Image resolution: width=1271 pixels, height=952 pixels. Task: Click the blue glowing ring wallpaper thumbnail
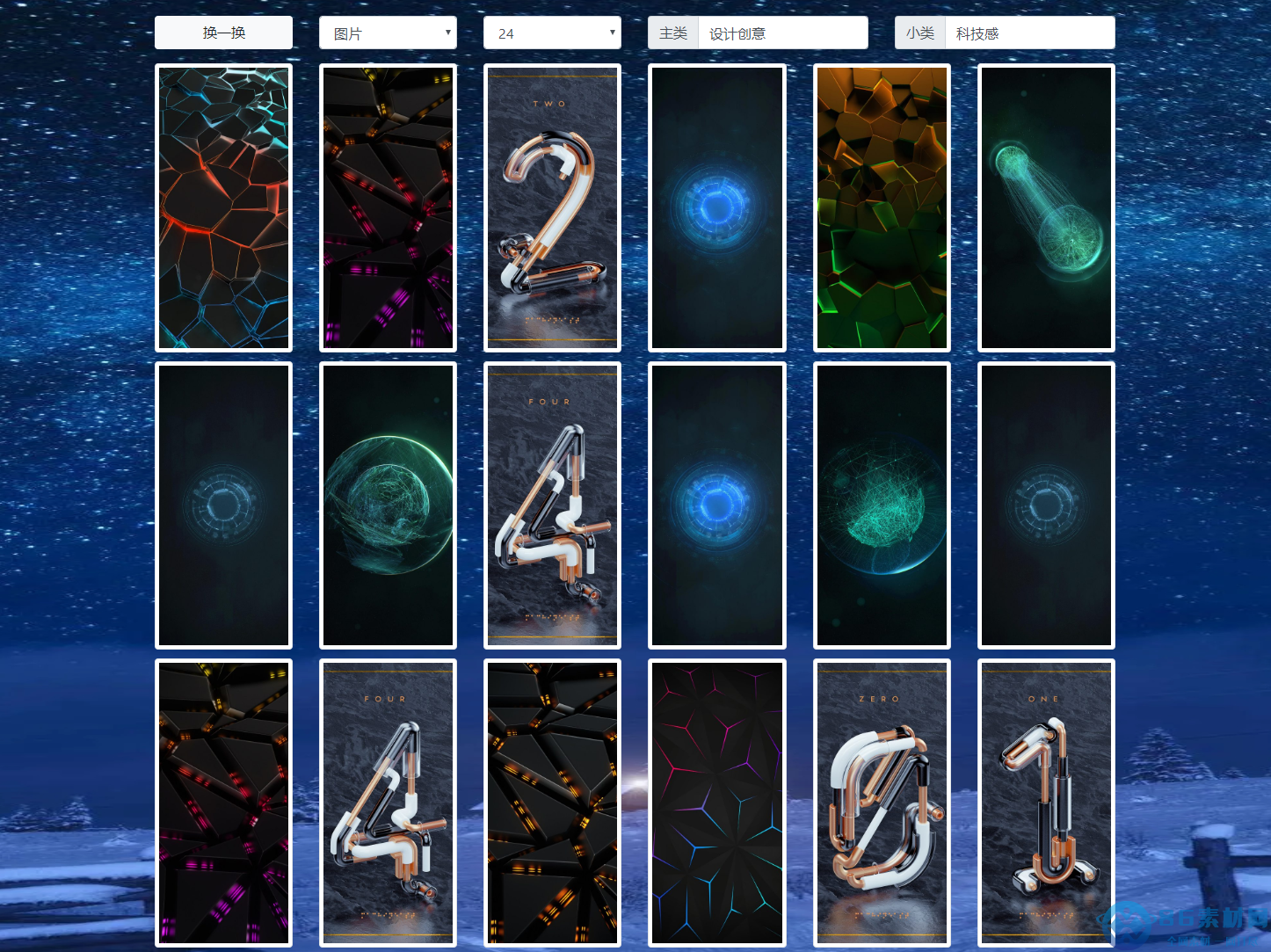pyautogui.click(x=716, y=208)
